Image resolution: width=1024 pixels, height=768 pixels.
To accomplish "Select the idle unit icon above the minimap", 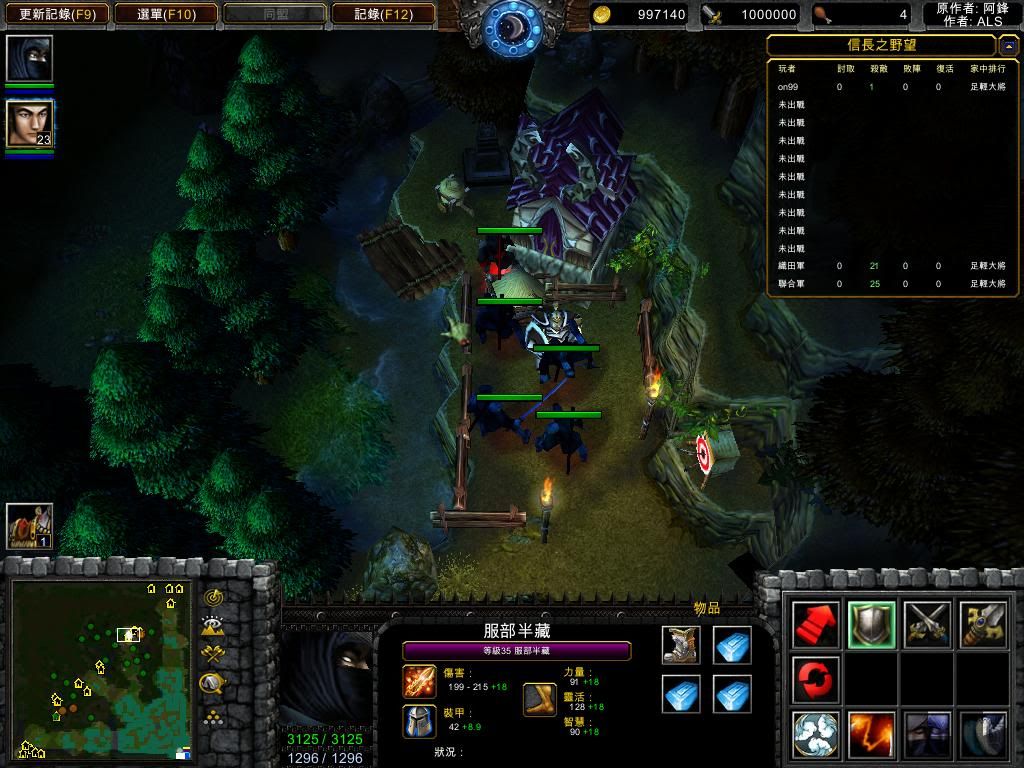I will [x=29, y=526].
